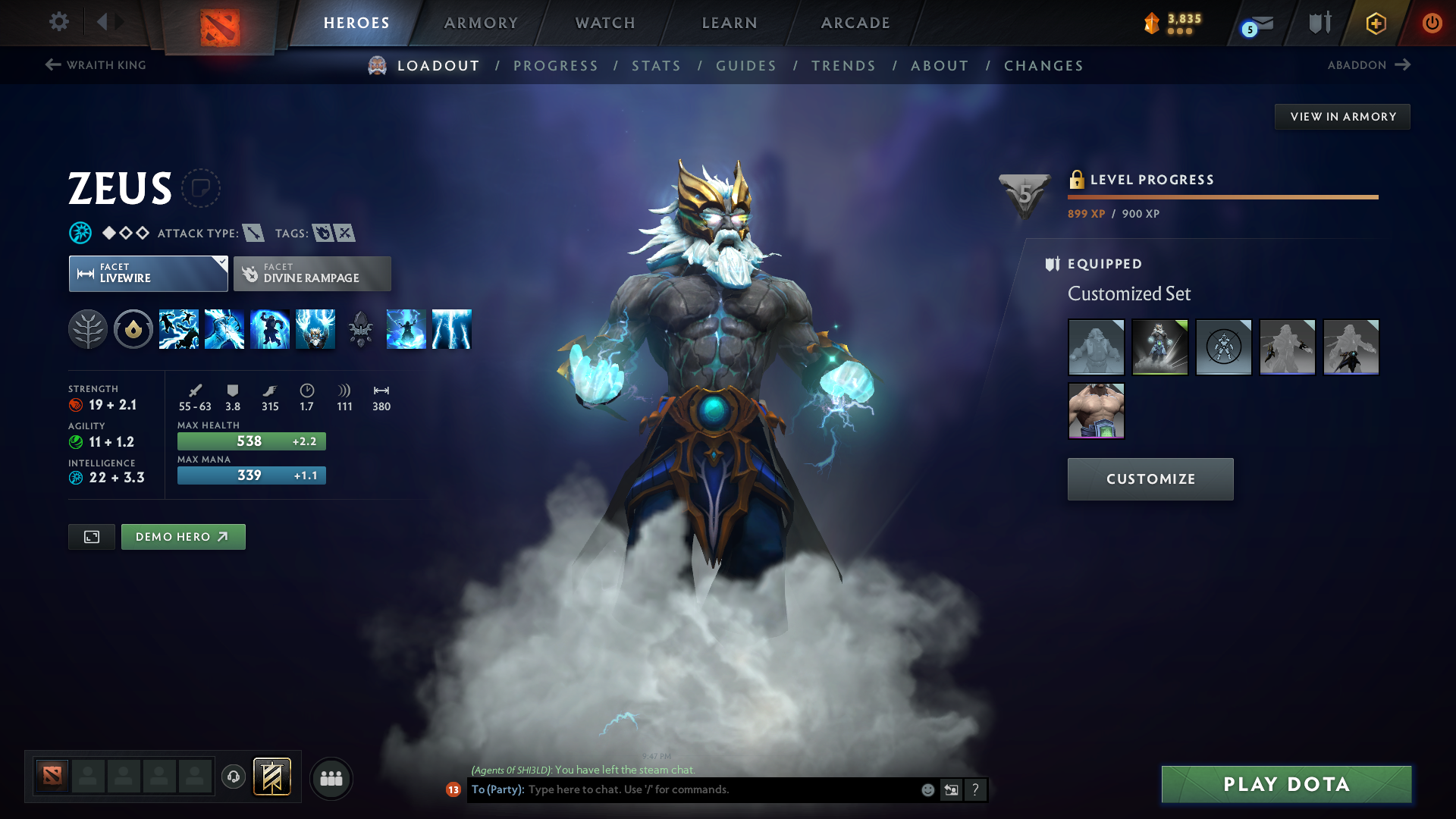This screenshot has width=1456, height=819.
Task: Expand Zeus portrait with the resize icon
Action: [91, 536]
